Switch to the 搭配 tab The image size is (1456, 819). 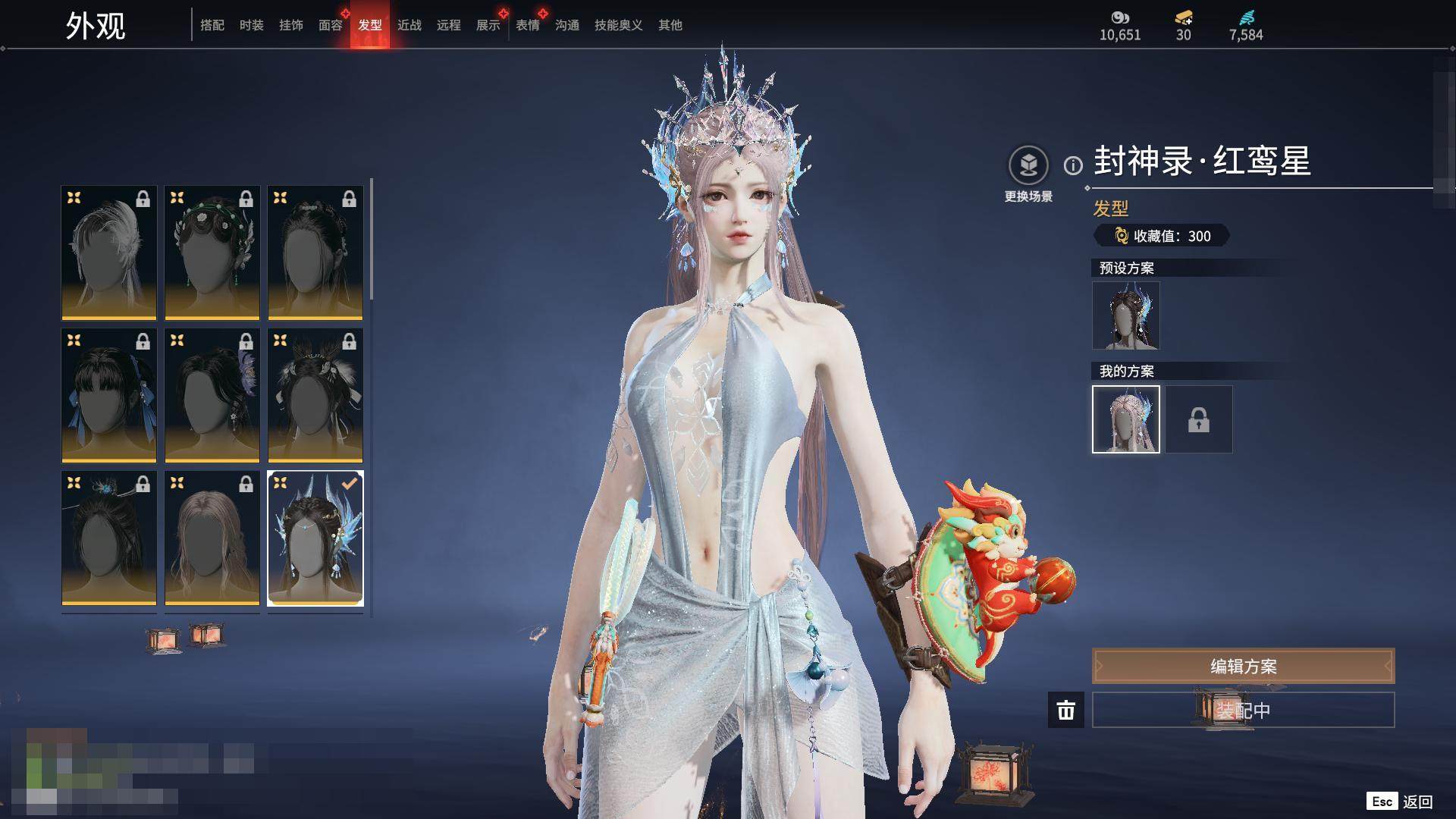[212, 25]
